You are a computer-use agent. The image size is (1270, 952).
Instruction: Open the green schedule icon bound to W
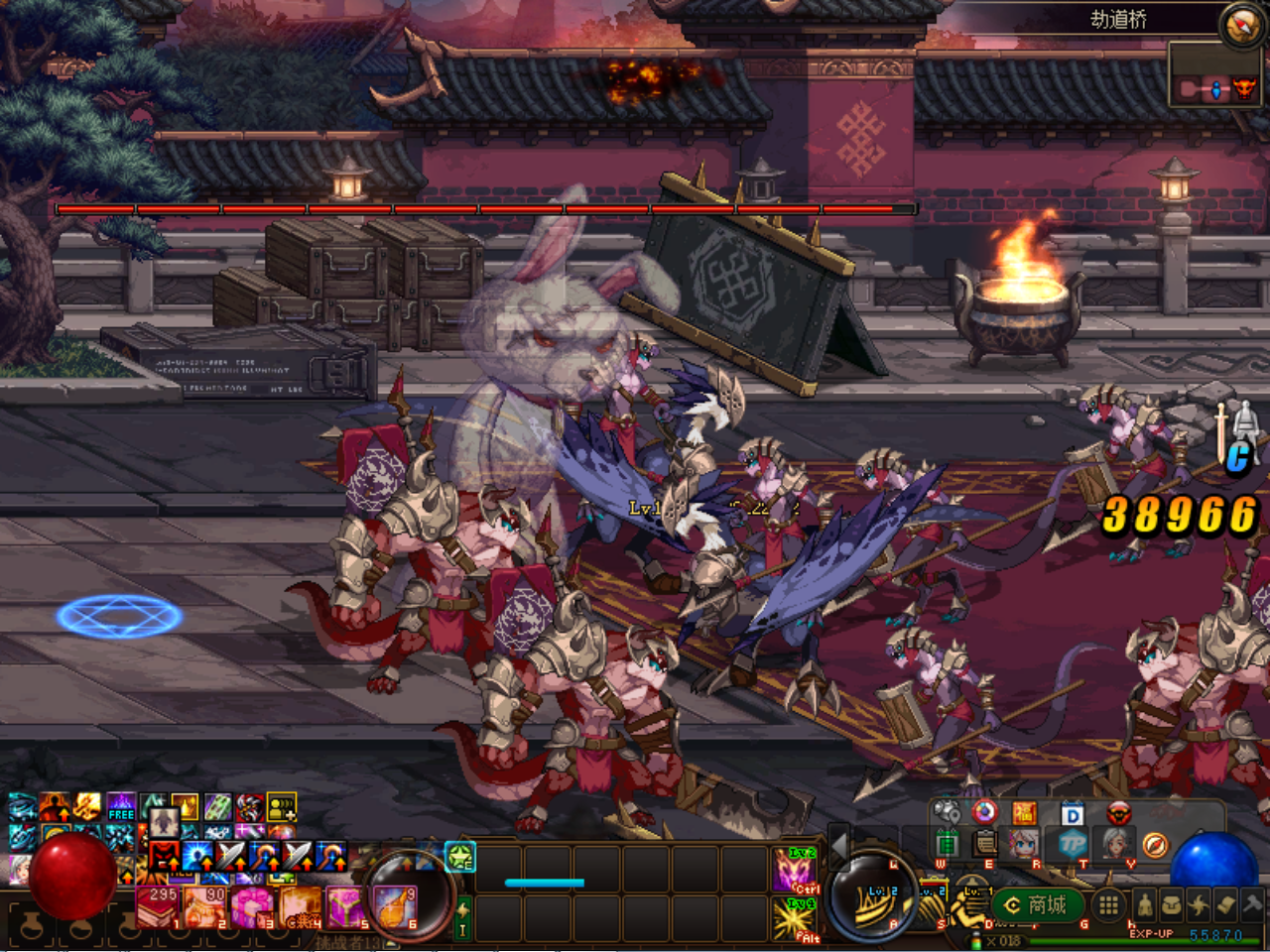(x=947, y=843)
